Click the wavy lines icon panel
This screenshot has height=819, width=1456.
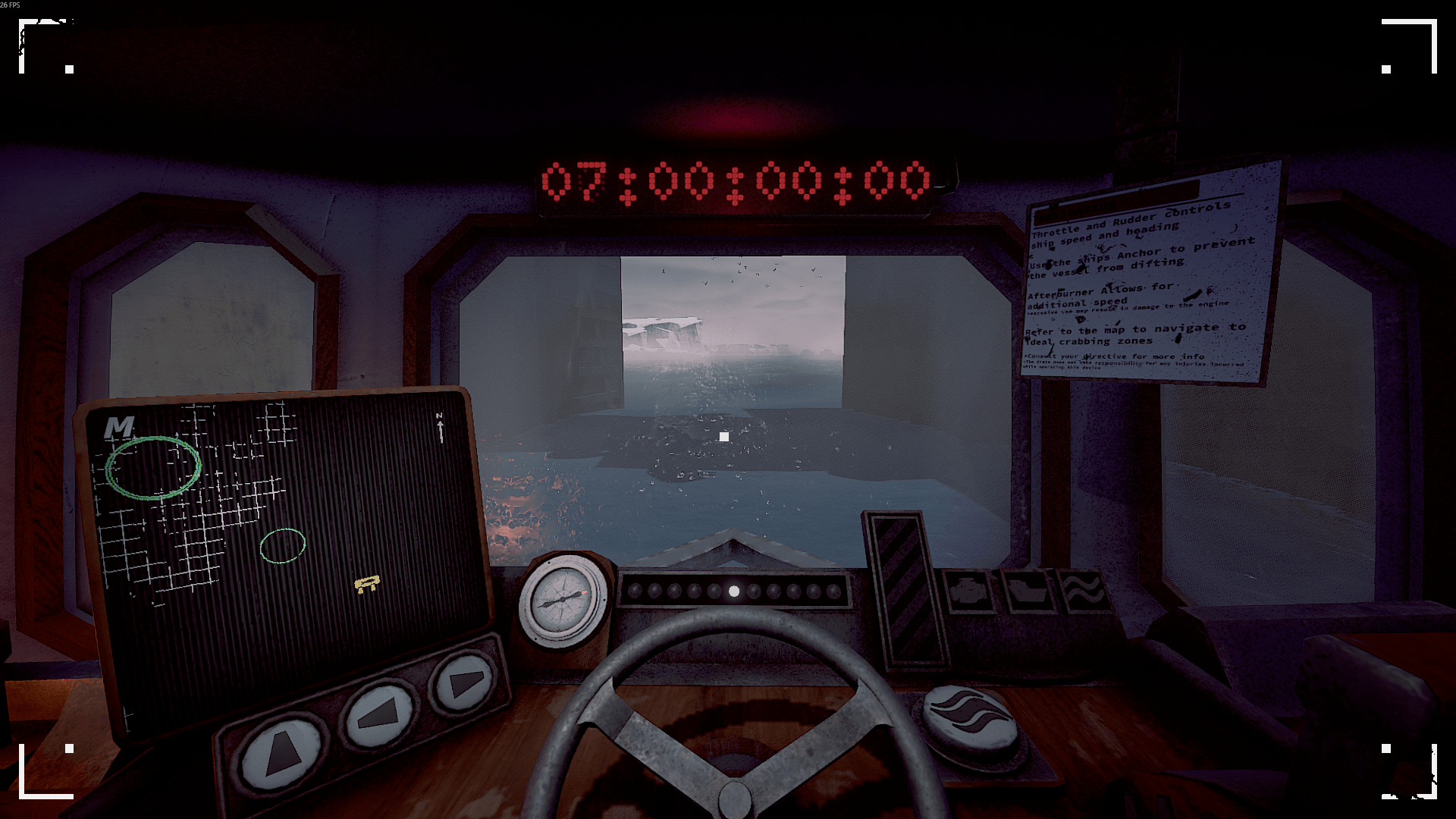pyautogui.click(x=1084, y=591)
